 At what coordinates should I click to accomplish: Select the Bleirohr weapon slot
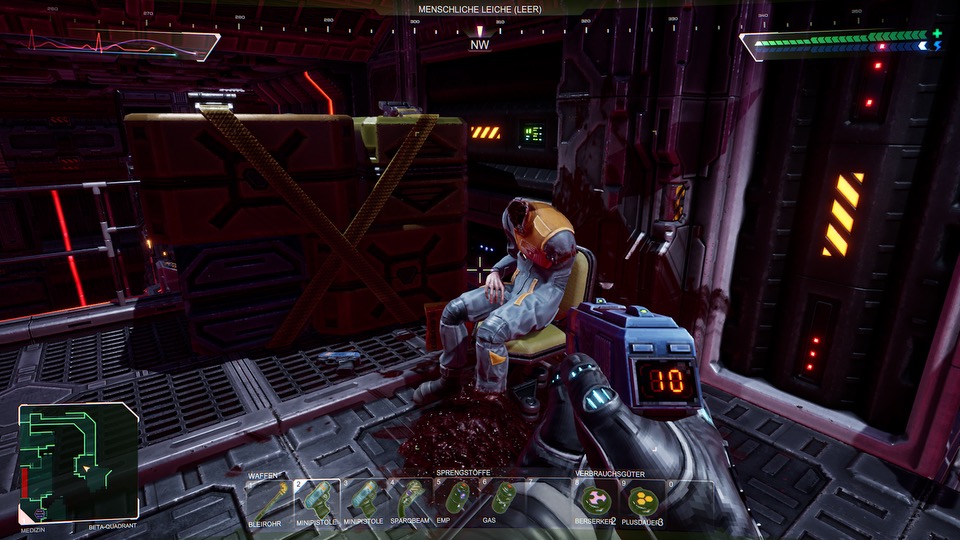pos(267,500)
